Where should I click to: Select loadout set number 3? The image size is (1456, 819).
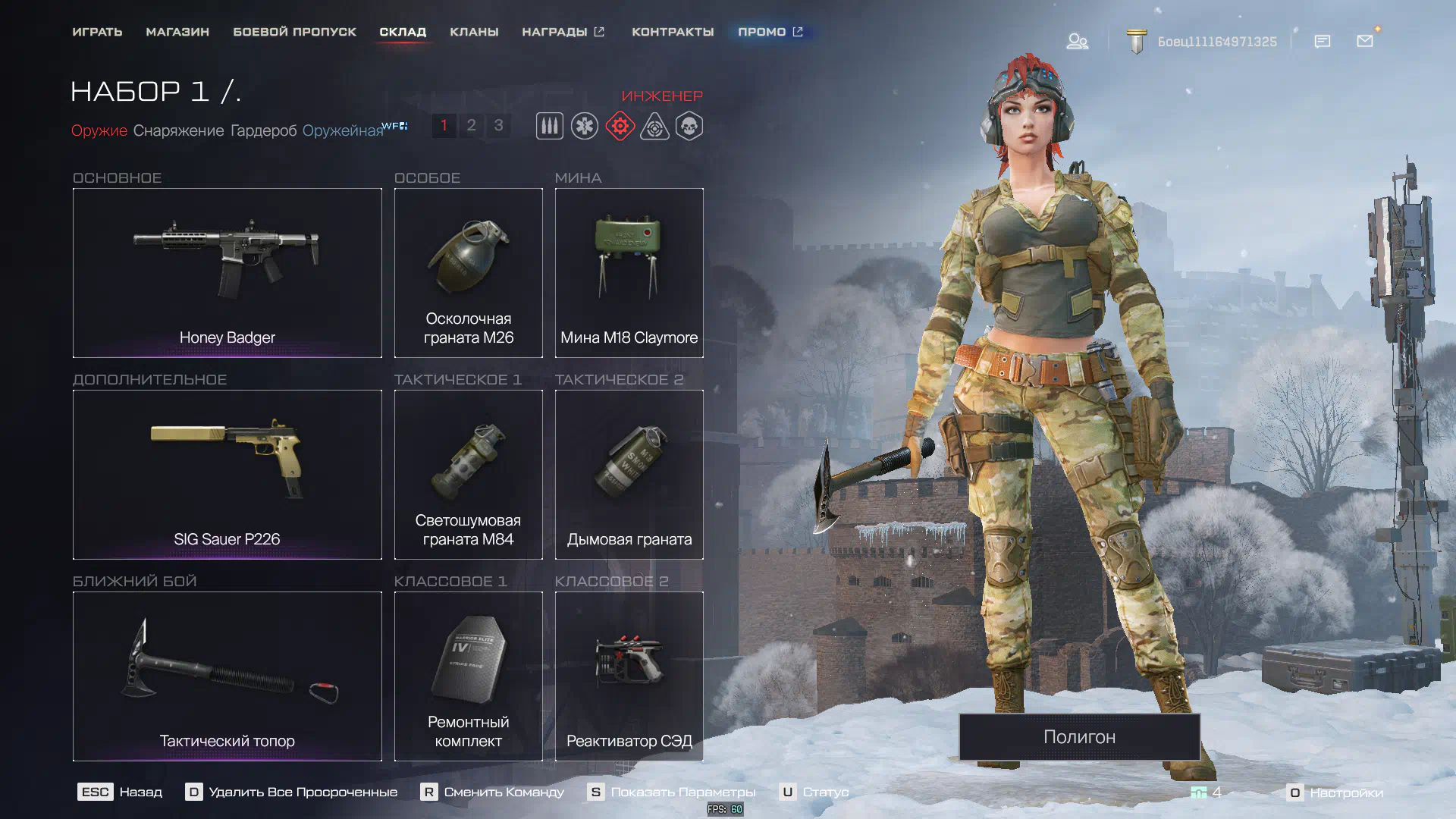pos(498,125)
